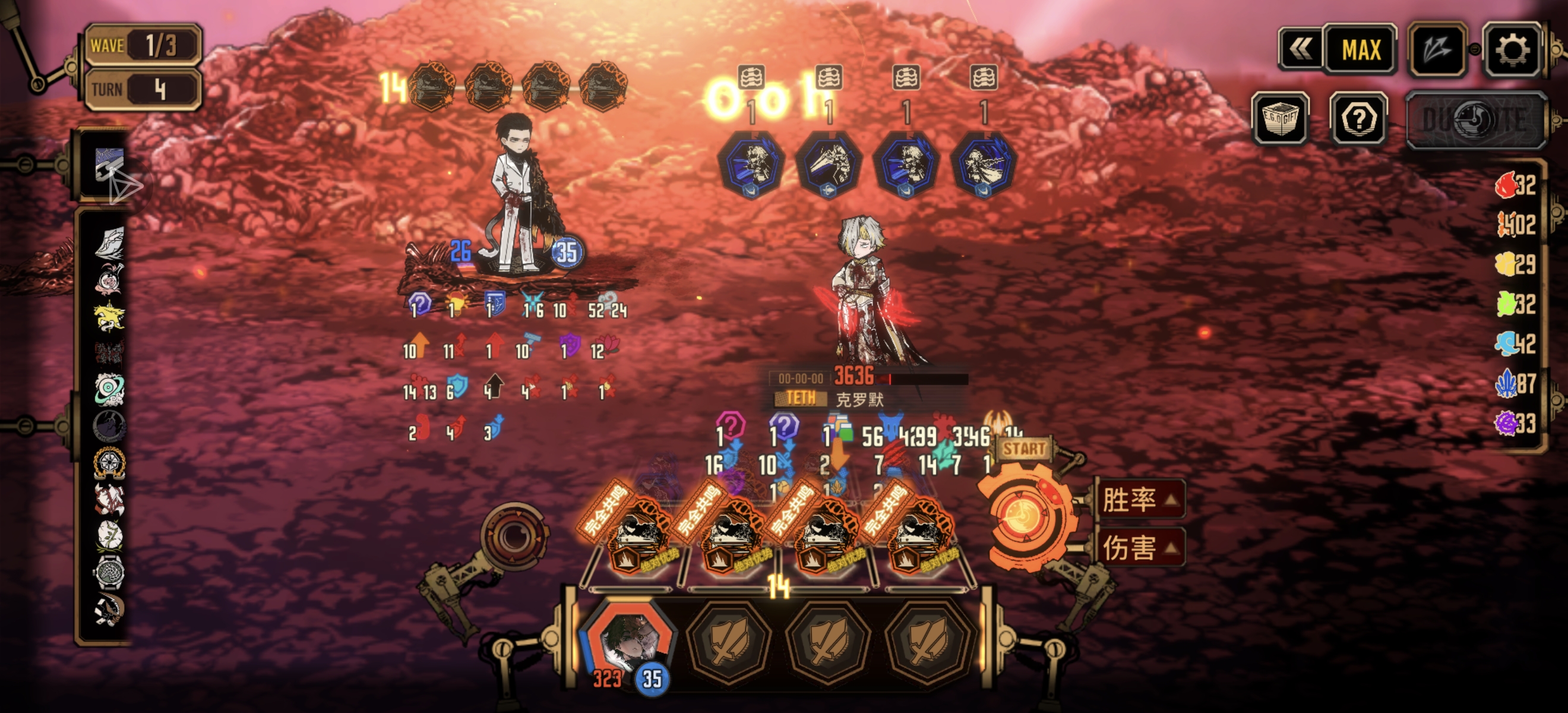Image resolution: width=1568 pixels, height=713 pixels.
Task: Open the gear settings menu
Action: (x=1512, y=50)
